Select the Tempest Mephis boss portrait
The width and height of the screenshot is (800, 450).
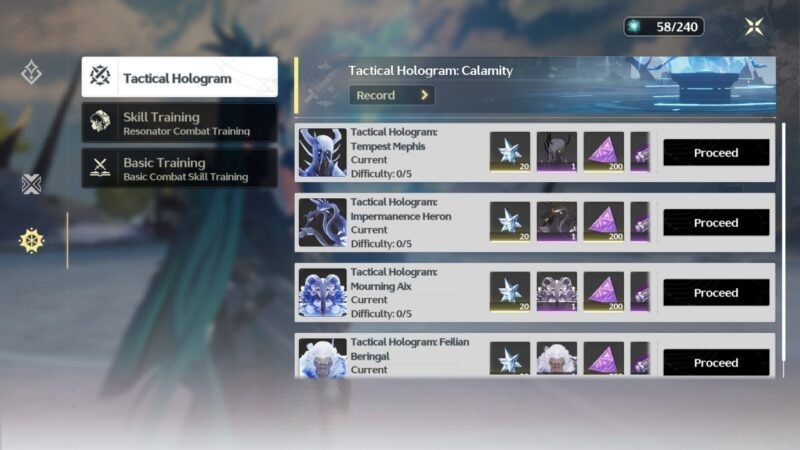322,153
